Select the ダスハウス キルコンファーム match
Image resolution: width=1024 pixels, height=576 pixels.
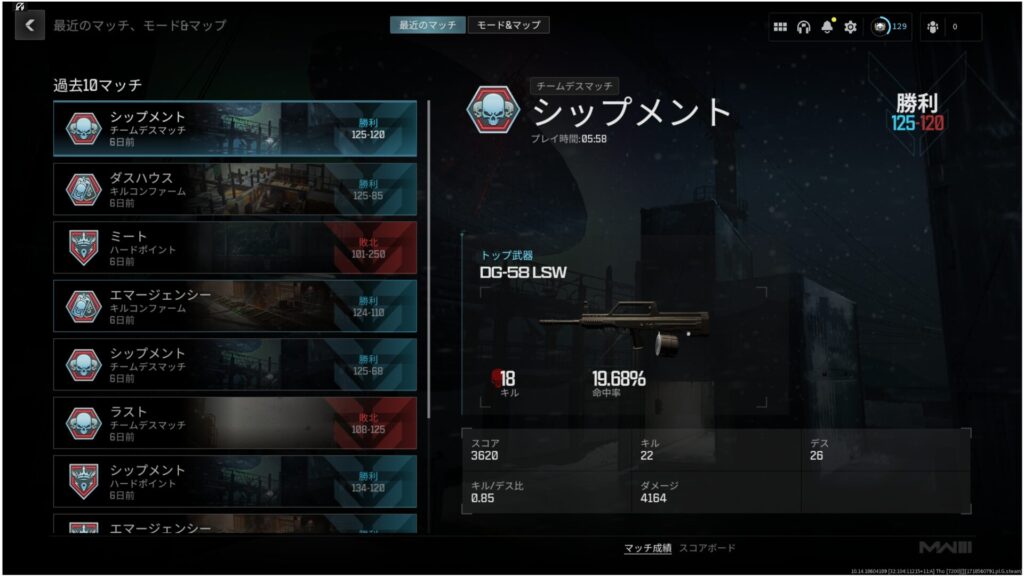[235, 189]
